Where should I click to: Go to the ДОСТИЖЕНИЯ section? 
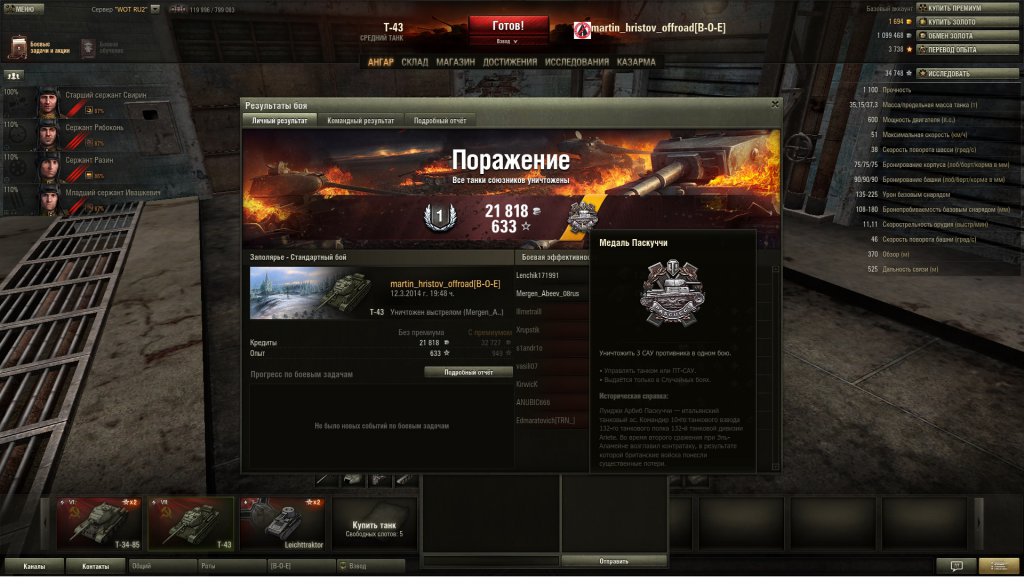tap(510, 62)
